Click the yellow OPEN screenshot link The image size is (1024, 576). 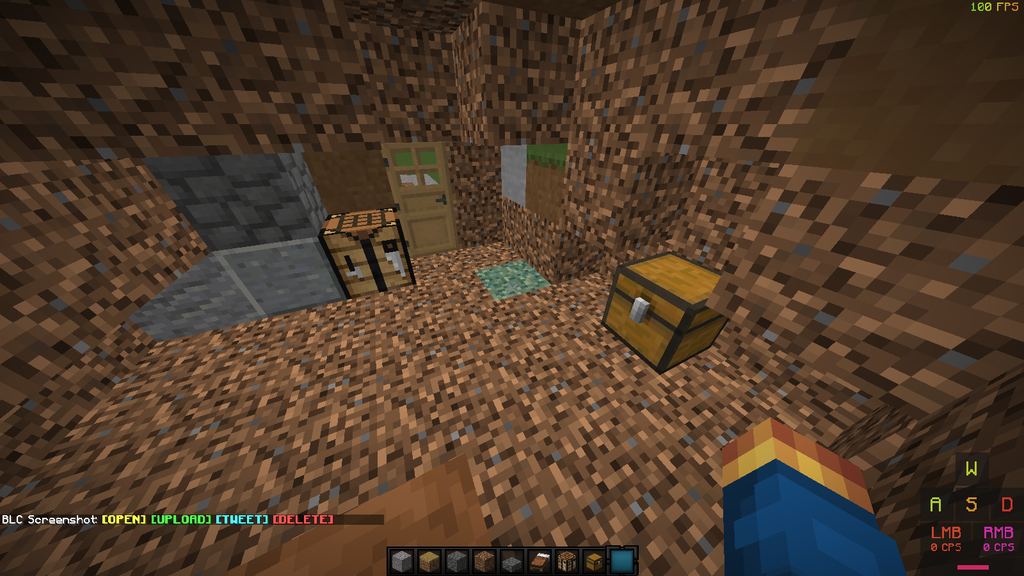(x=124, y=520)
